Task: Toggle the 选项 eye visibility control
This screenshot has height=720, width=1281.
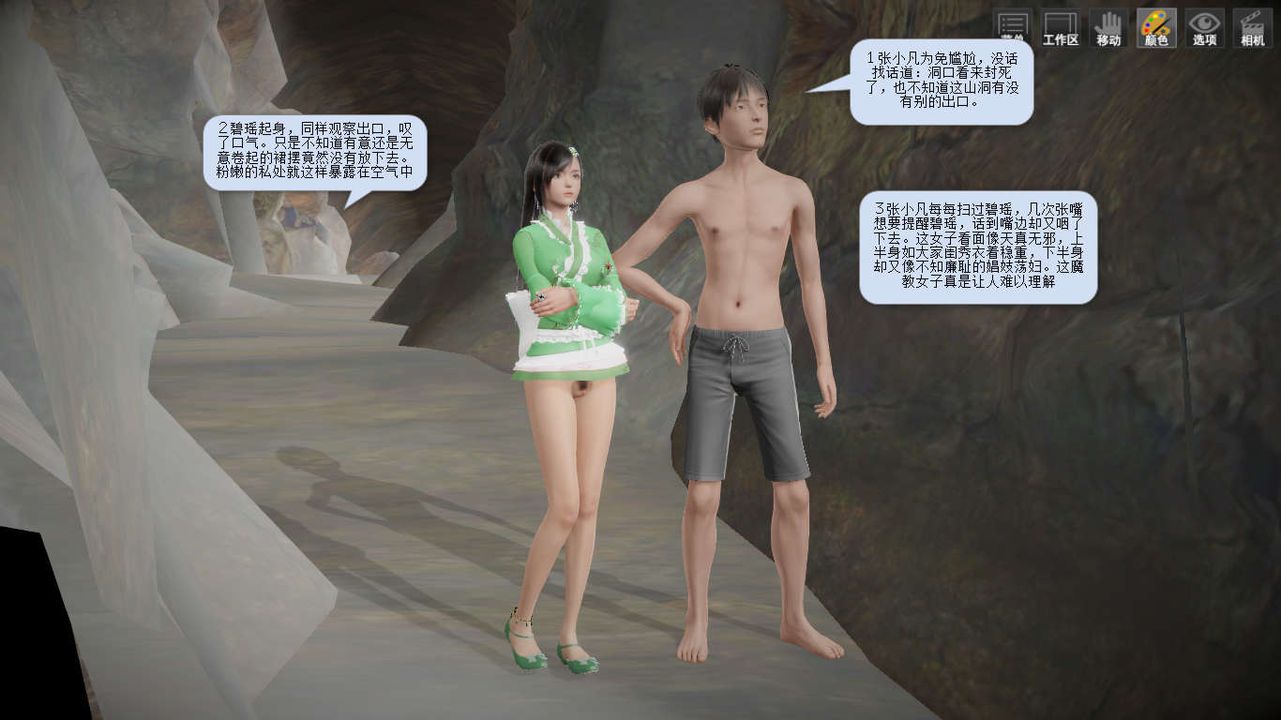Action: tap(1204, 22)
